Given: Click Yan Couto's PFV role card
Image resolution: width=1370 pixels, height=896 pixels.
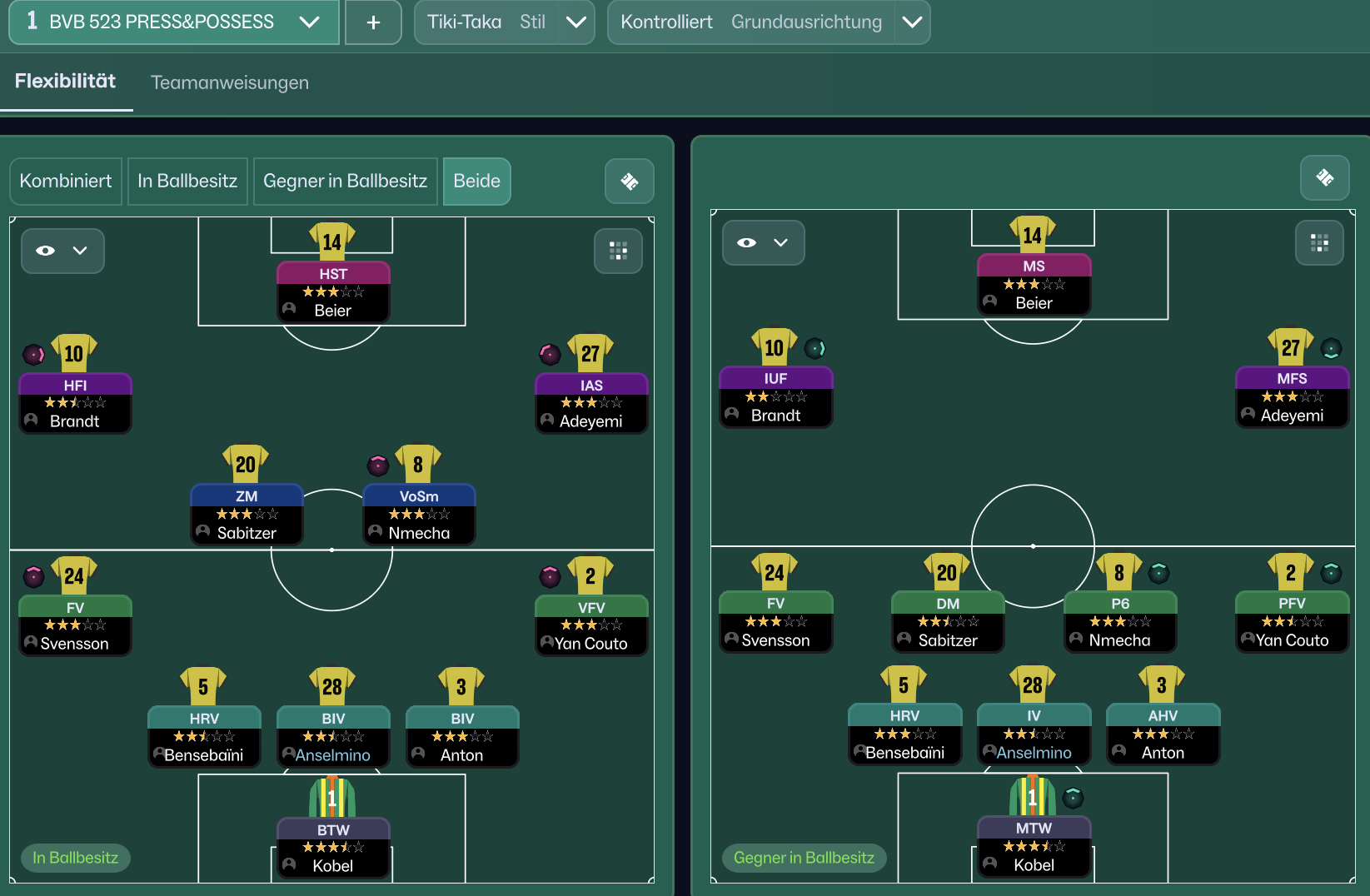Looking at the screenshot, I should (x=1292, y=621).
